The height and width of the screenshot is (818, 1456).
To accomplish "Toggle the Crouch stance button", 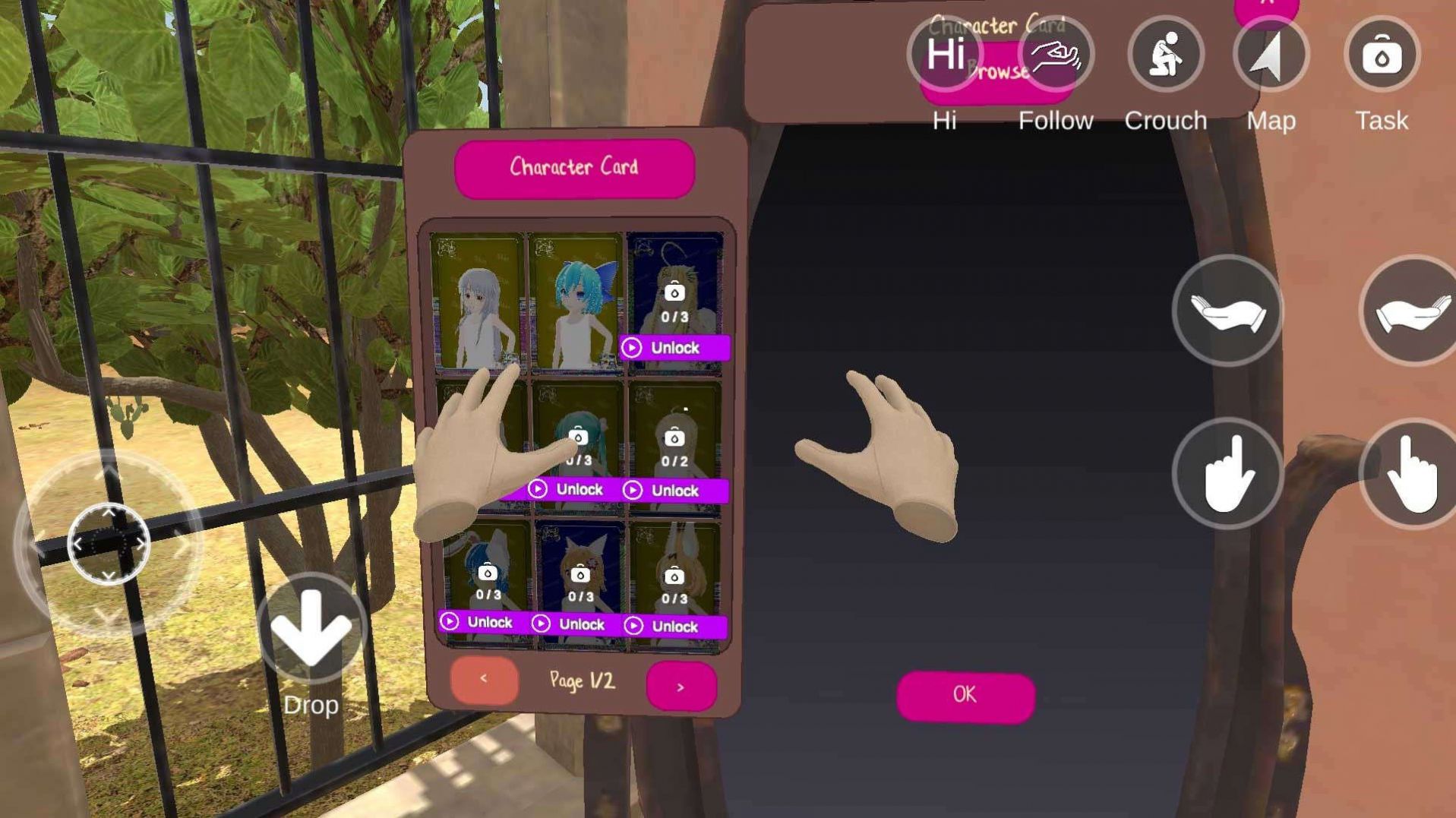I will pos(1165,55).
